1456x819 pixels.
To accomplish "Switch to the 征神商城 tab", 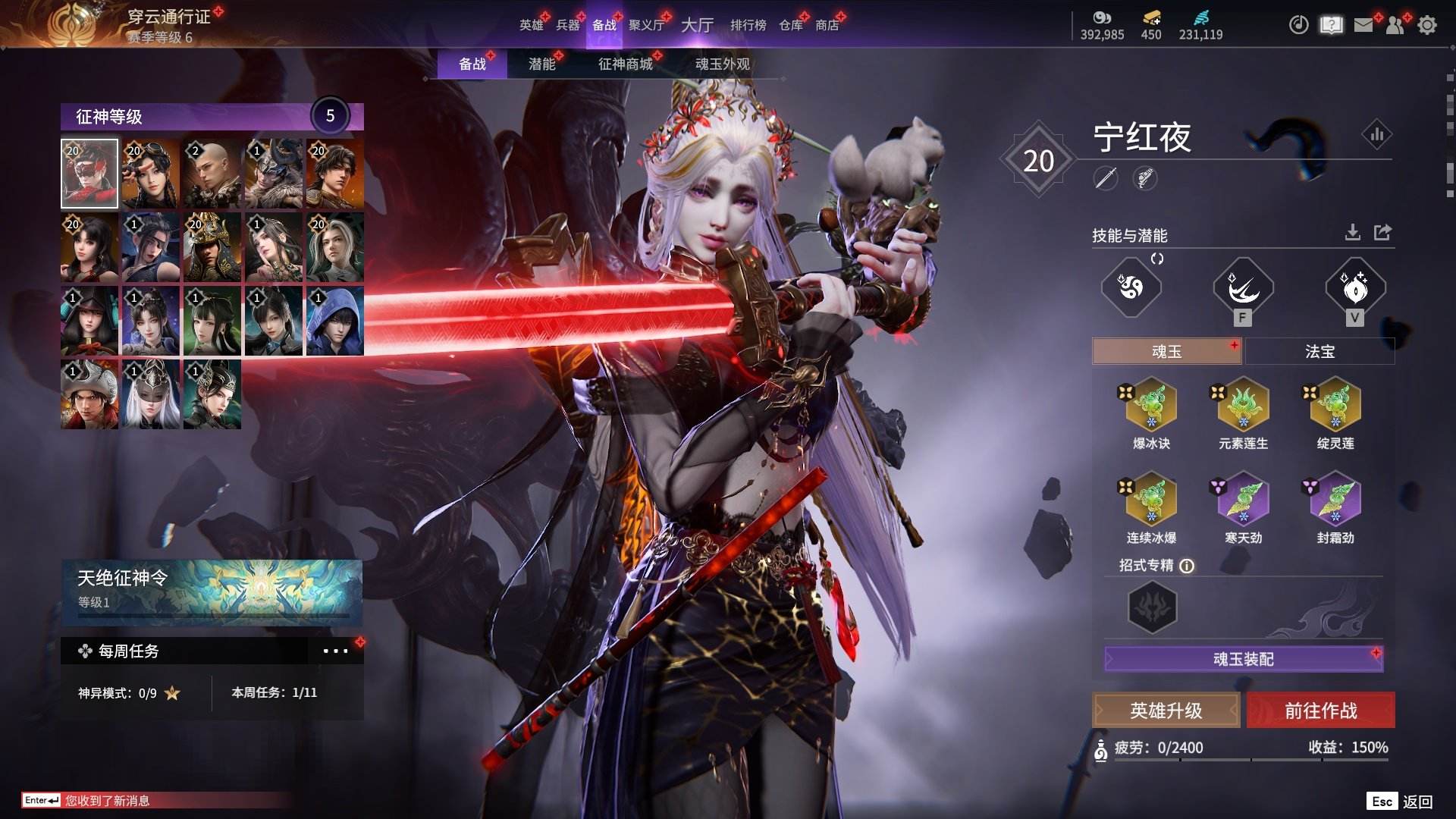I will click(625, 64).
